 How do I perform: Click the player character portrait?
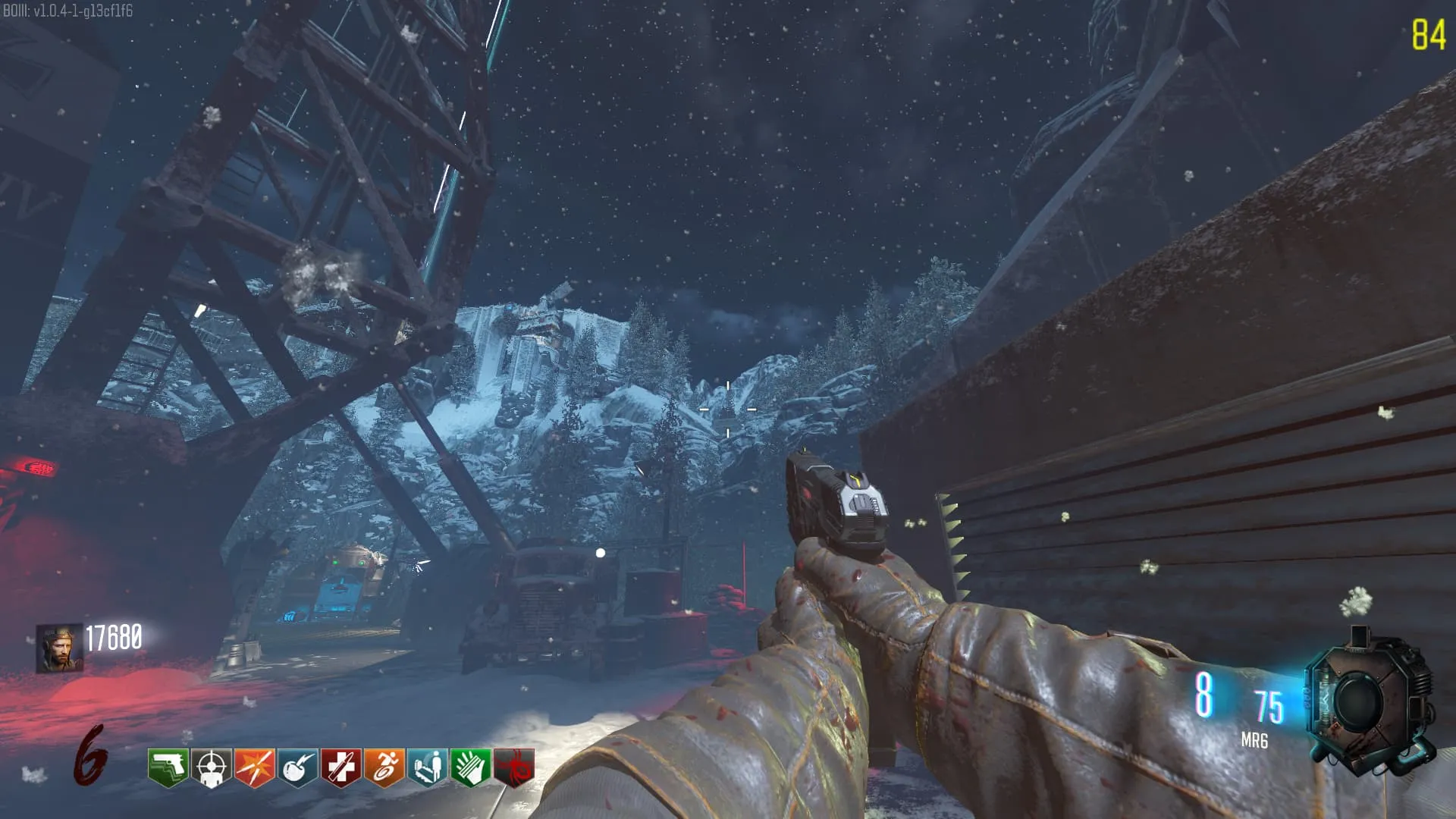point(59,649)
